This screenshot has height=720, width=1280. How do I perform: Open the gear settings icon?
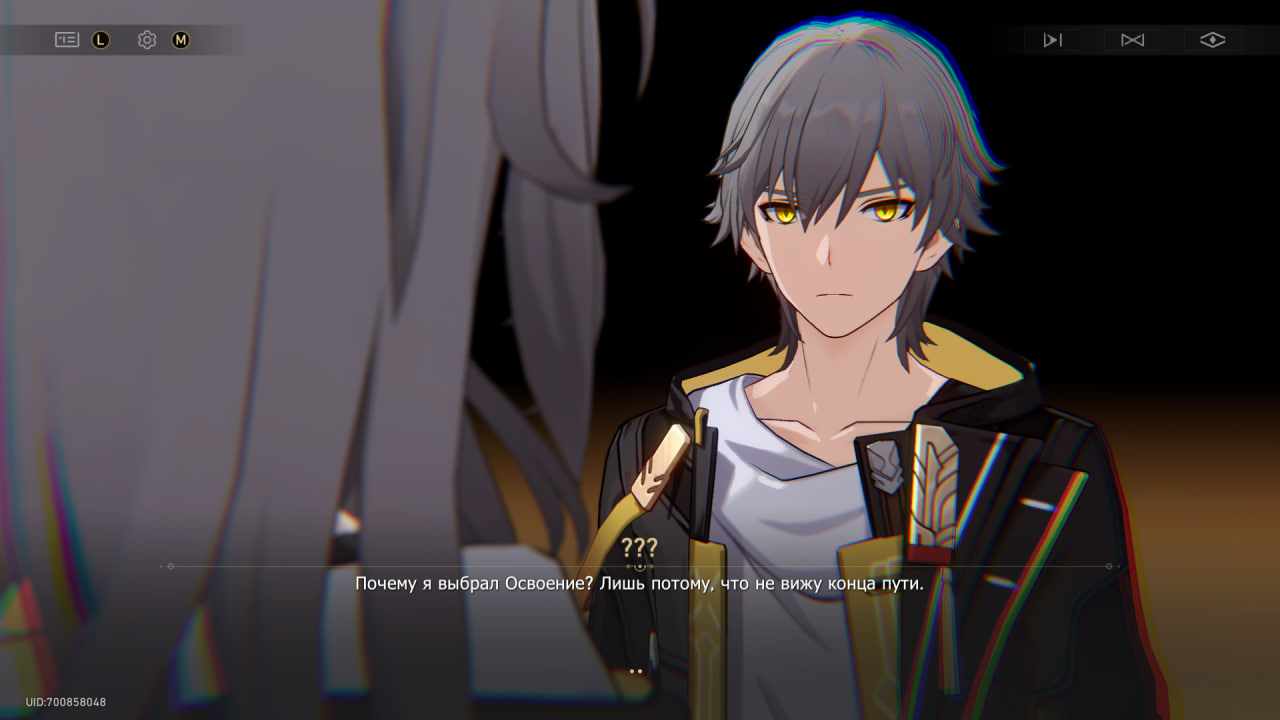pos(147,40)
